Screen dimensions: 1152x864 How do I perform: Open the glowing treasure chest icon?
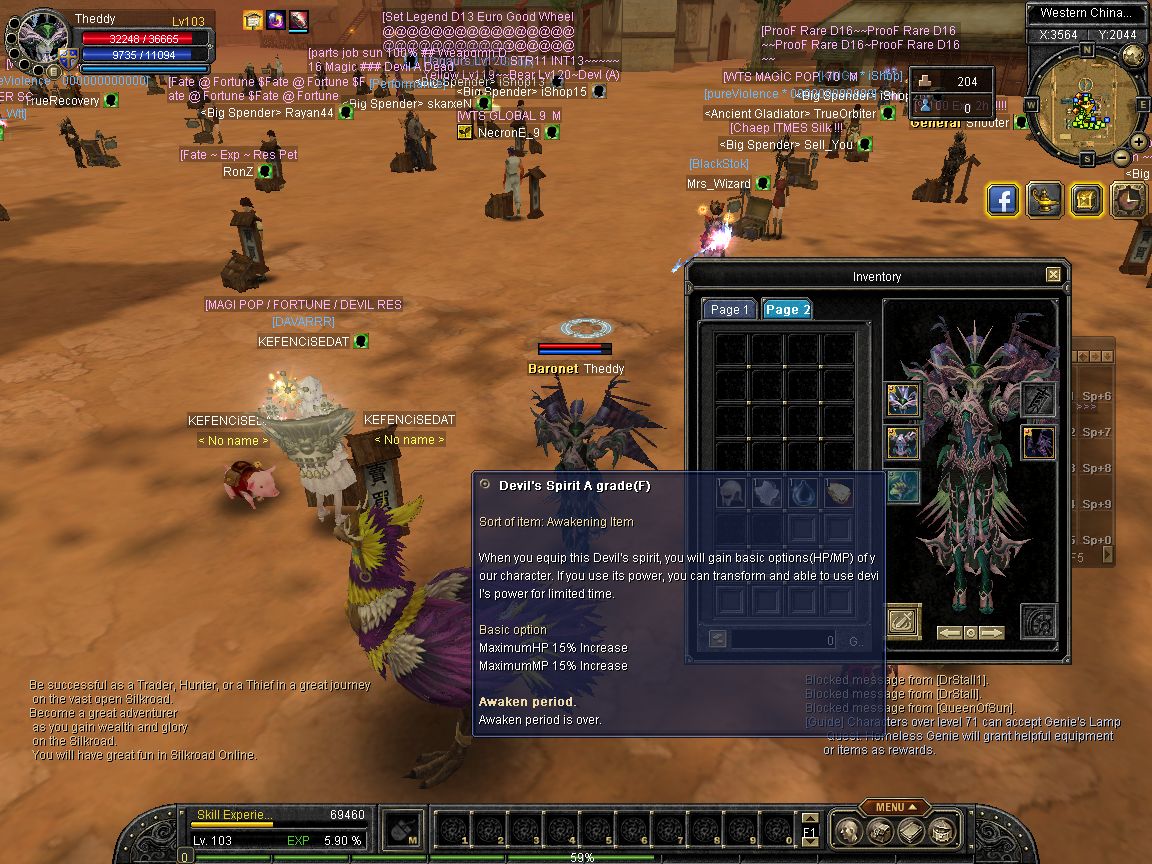pos(1087,200)
